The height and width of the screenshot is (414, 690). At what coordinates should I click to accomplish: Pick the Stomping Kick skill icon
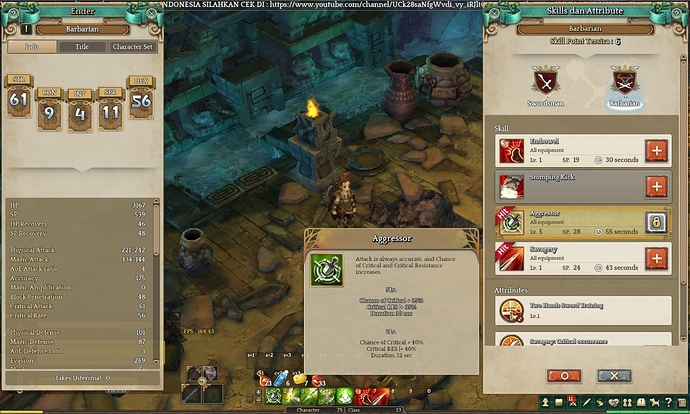pos(512,187)
